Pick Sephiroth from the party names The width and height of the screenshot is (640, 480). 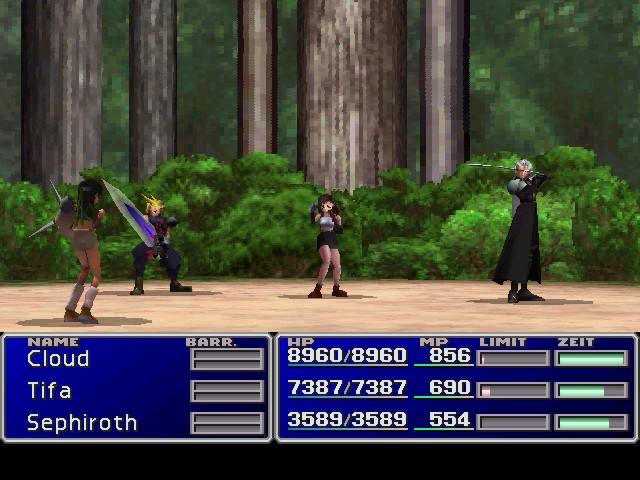tap(82, 423)
